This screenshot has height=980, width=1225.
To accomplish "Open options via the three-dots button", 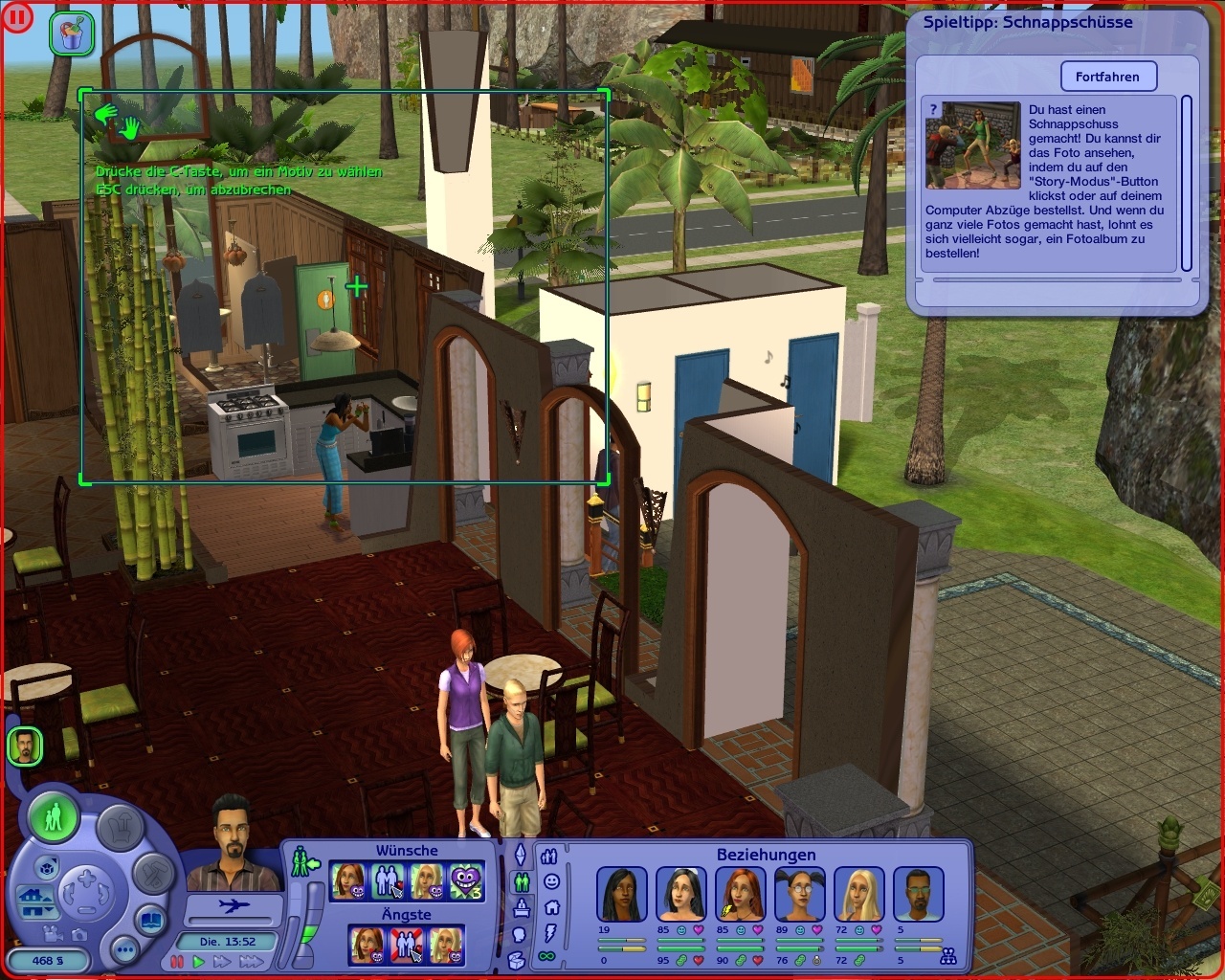I will (126, 950).
